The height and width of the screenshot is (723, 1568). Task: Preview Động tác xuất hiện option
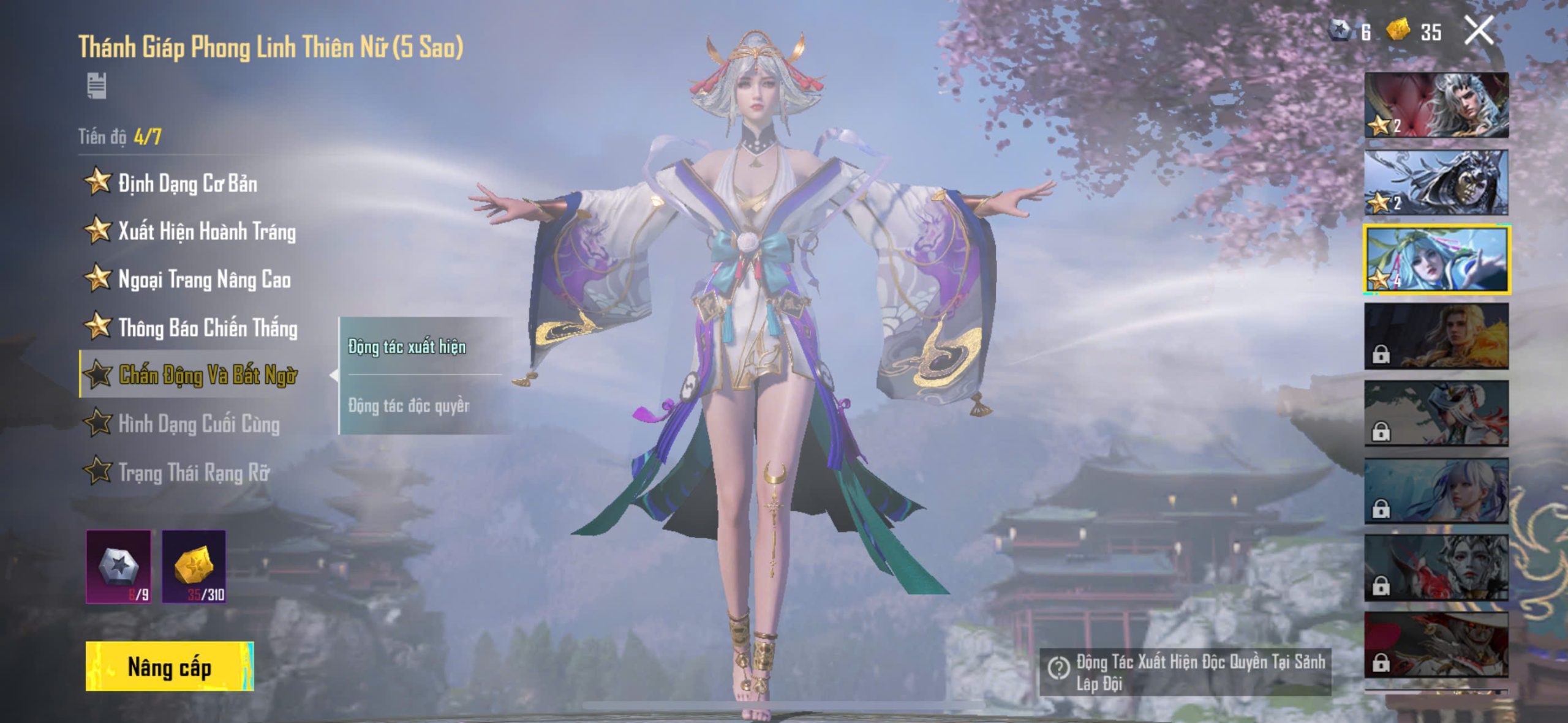(x=407, y=347)
